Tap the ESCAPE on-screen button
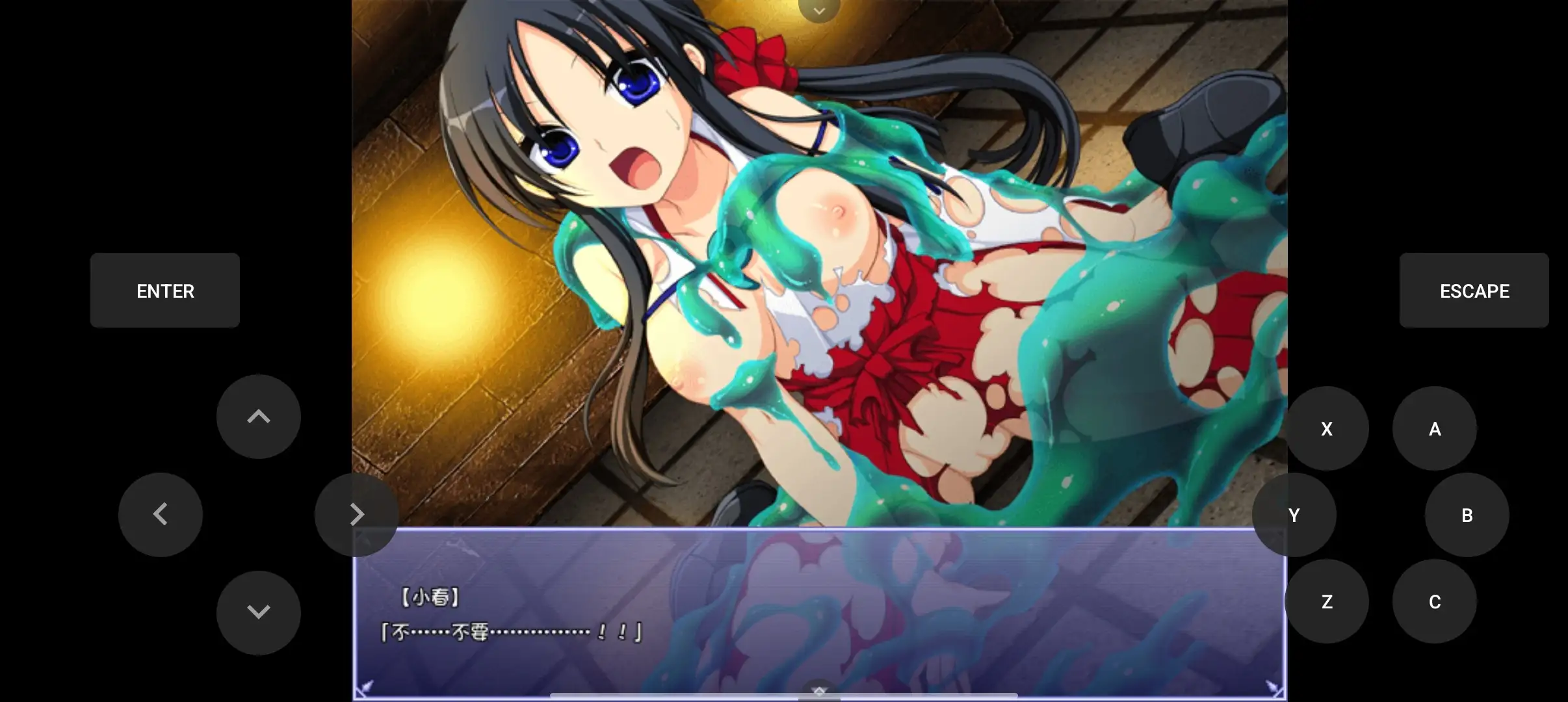Screen dimensions: 1568x702 1474,291
